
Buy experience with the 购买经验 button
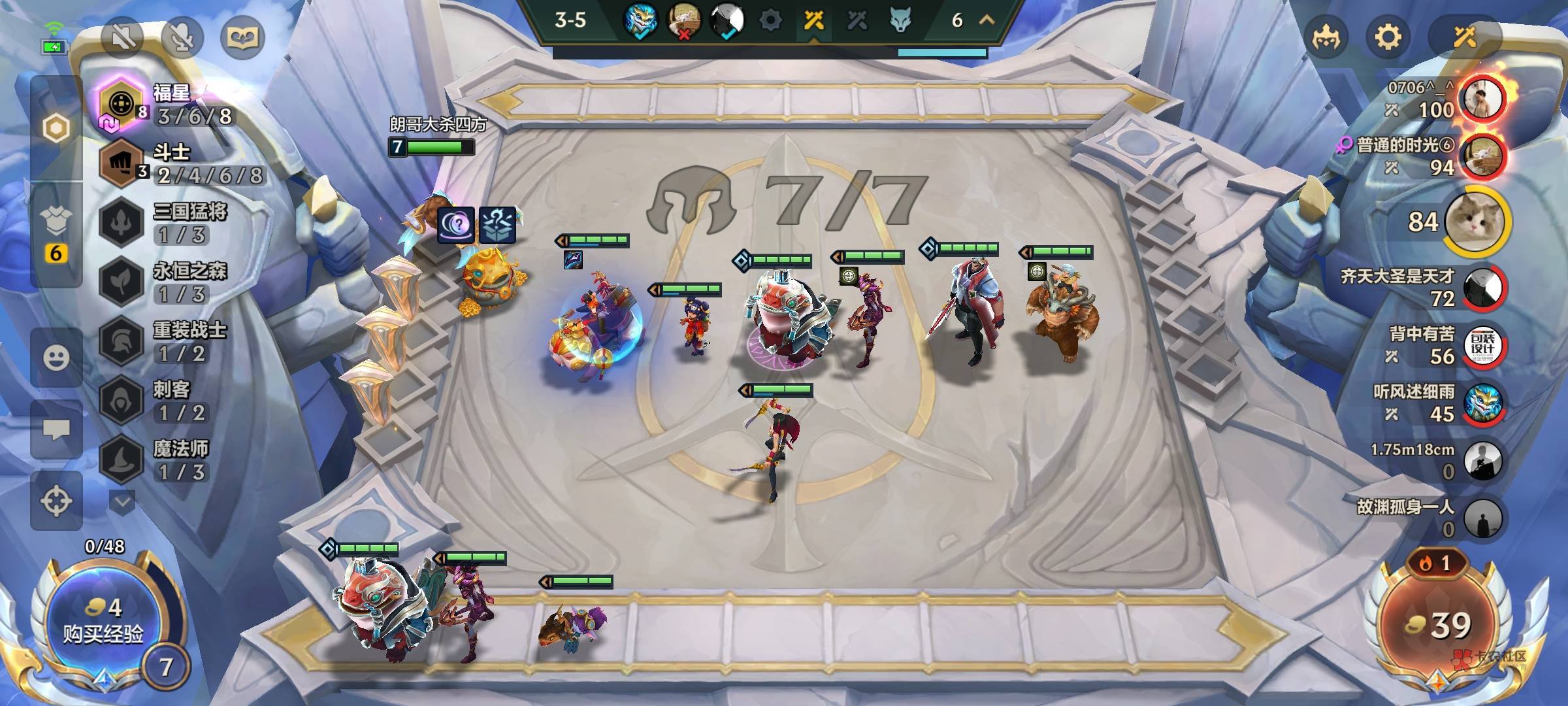click(103, 621)
